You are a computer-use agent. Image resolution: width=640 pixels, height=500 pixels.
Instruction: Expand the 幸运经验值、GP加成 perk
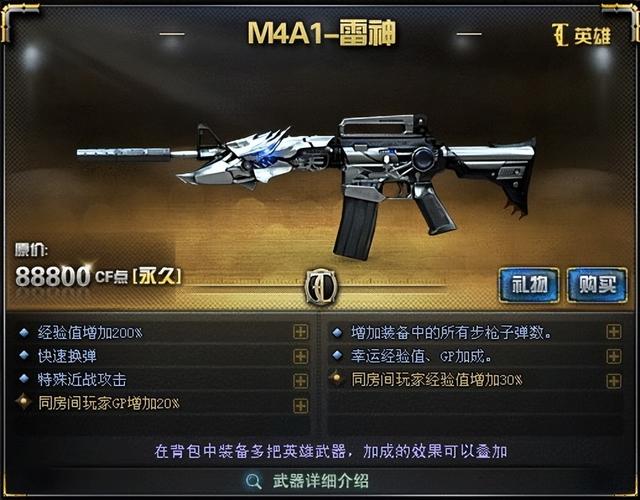click(x=613, y=356)
